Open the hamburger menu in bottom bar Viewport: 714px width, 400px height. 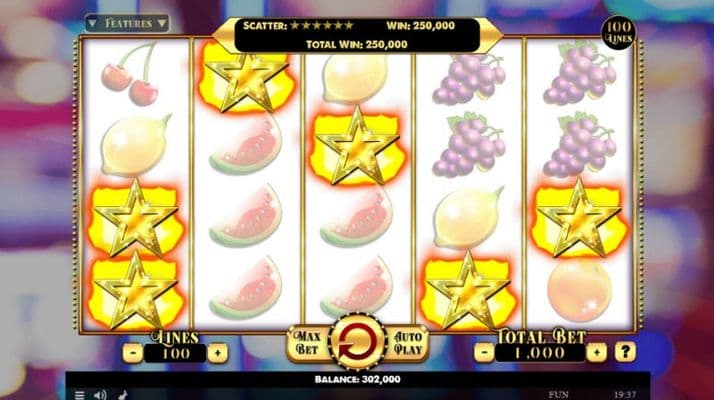(80, 394)
